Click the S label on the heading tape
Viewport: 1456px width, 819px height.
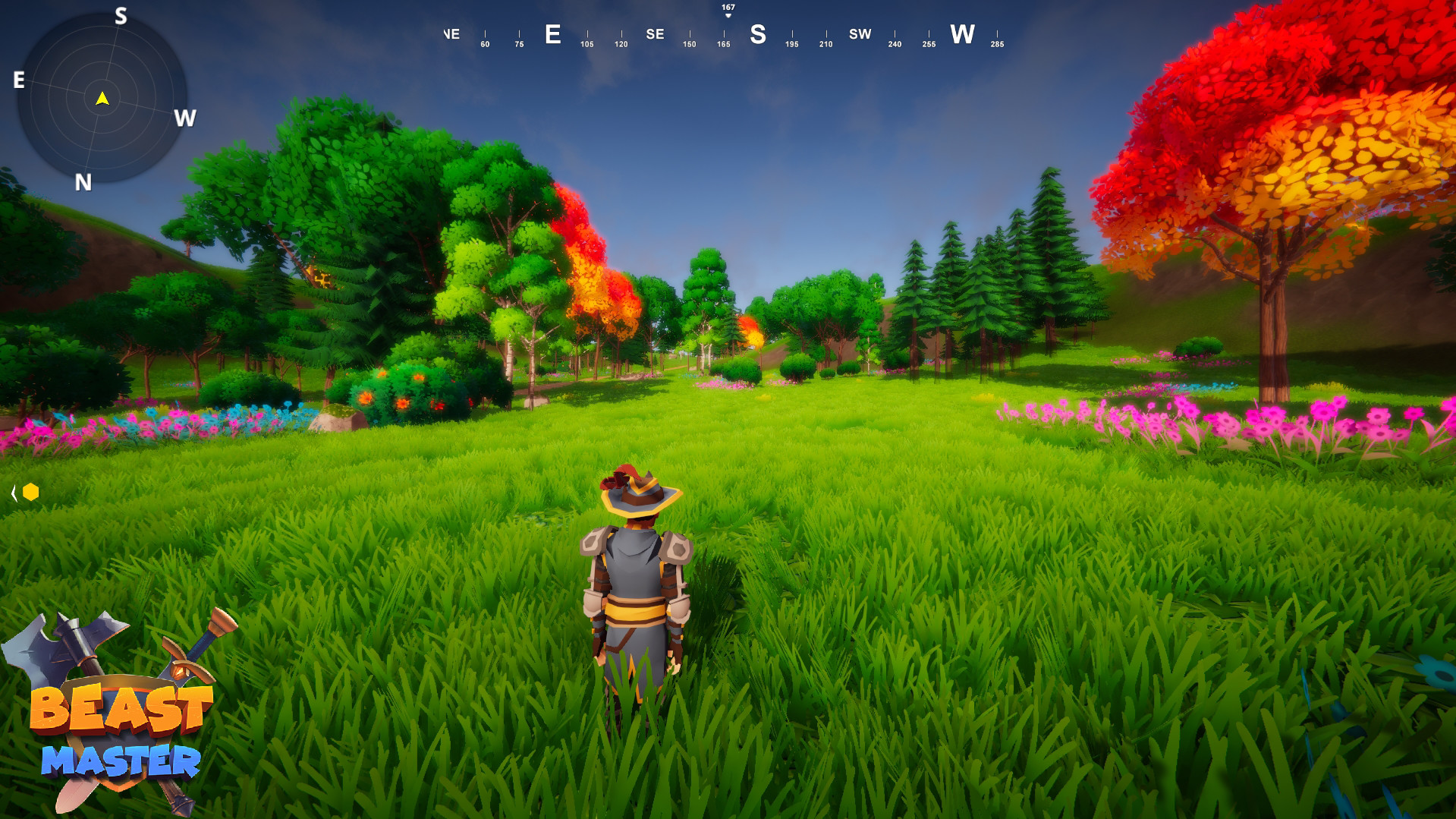pos(758,34)
